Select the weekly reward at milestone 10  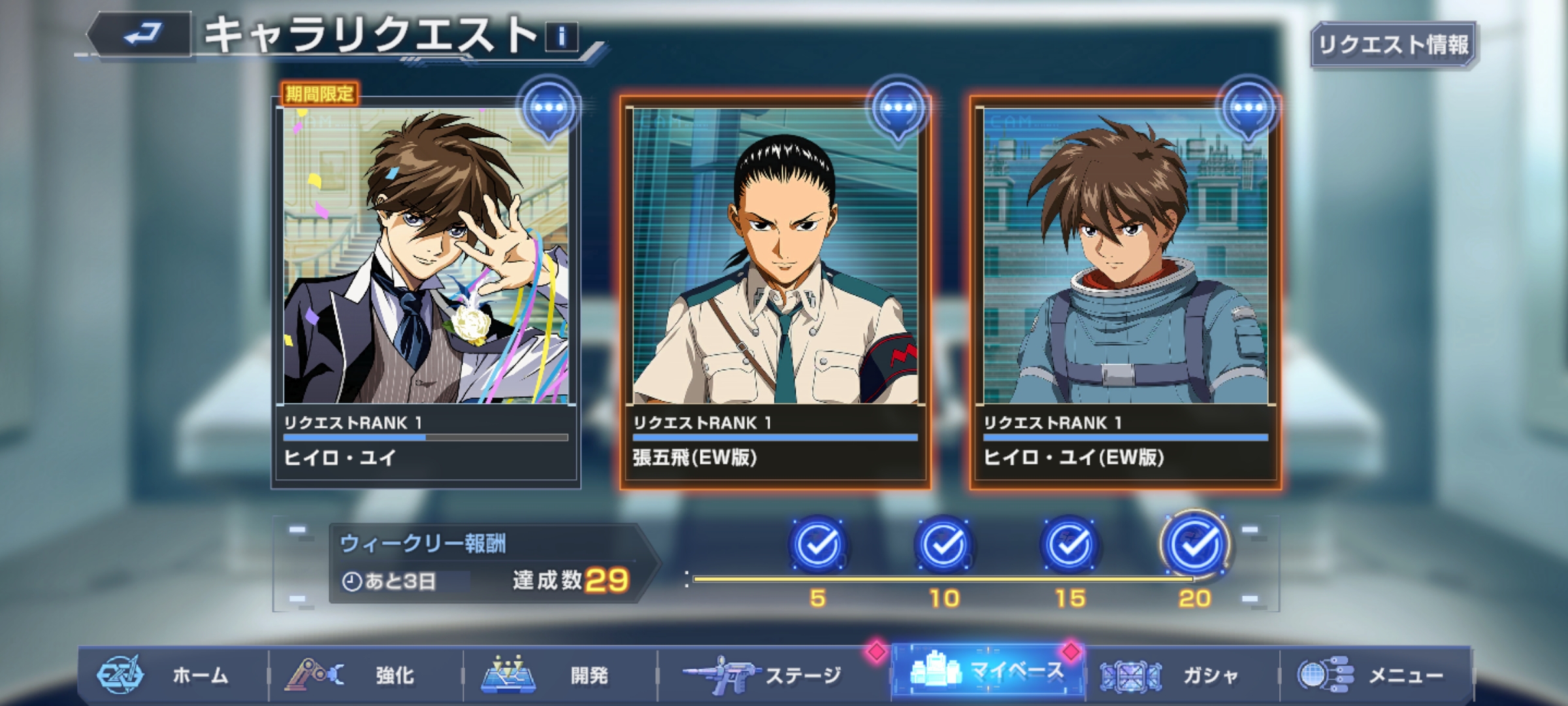(x=944, y=544)
